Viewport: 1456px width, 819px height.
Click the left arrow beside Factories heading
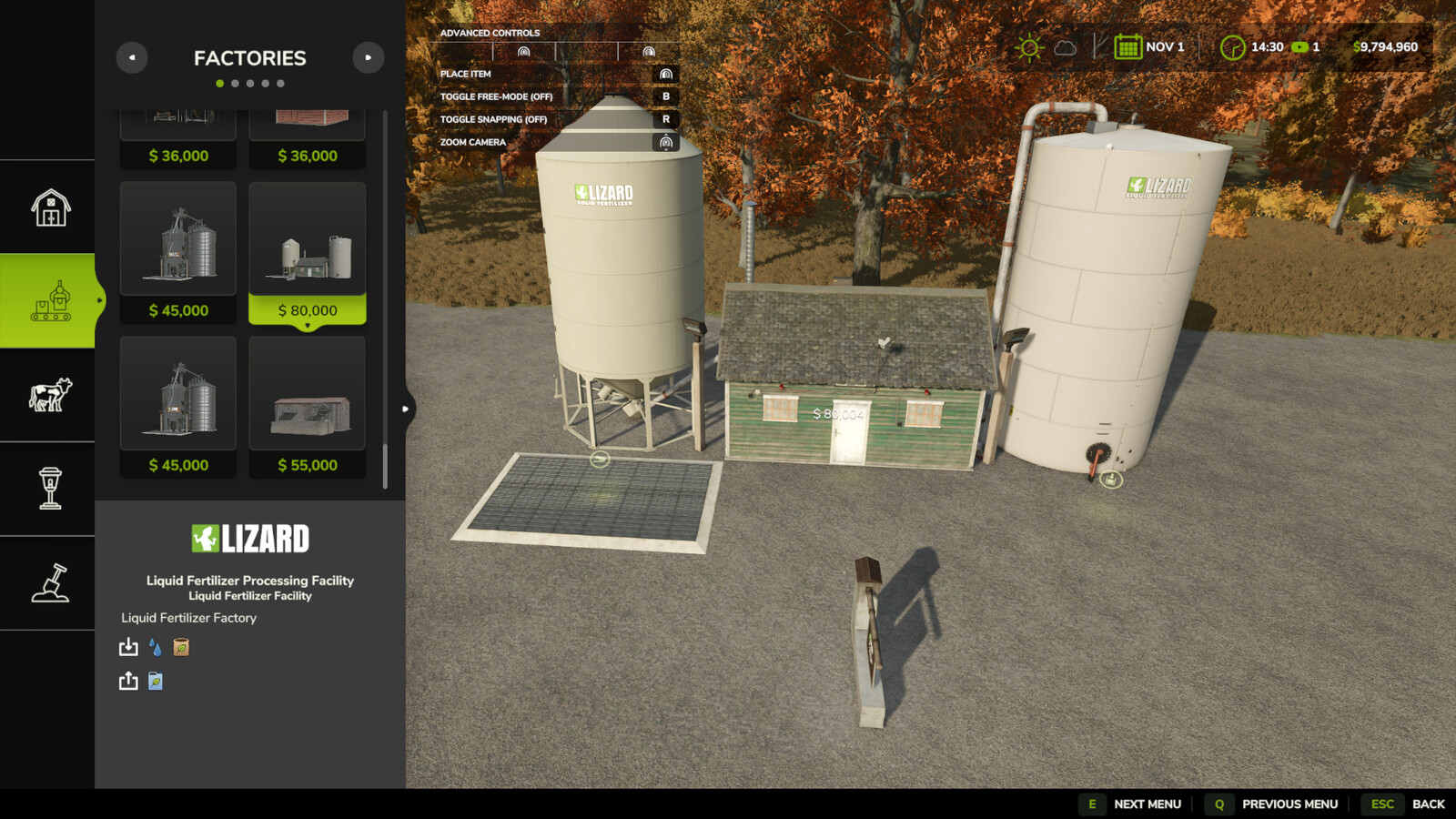[132, 57]
